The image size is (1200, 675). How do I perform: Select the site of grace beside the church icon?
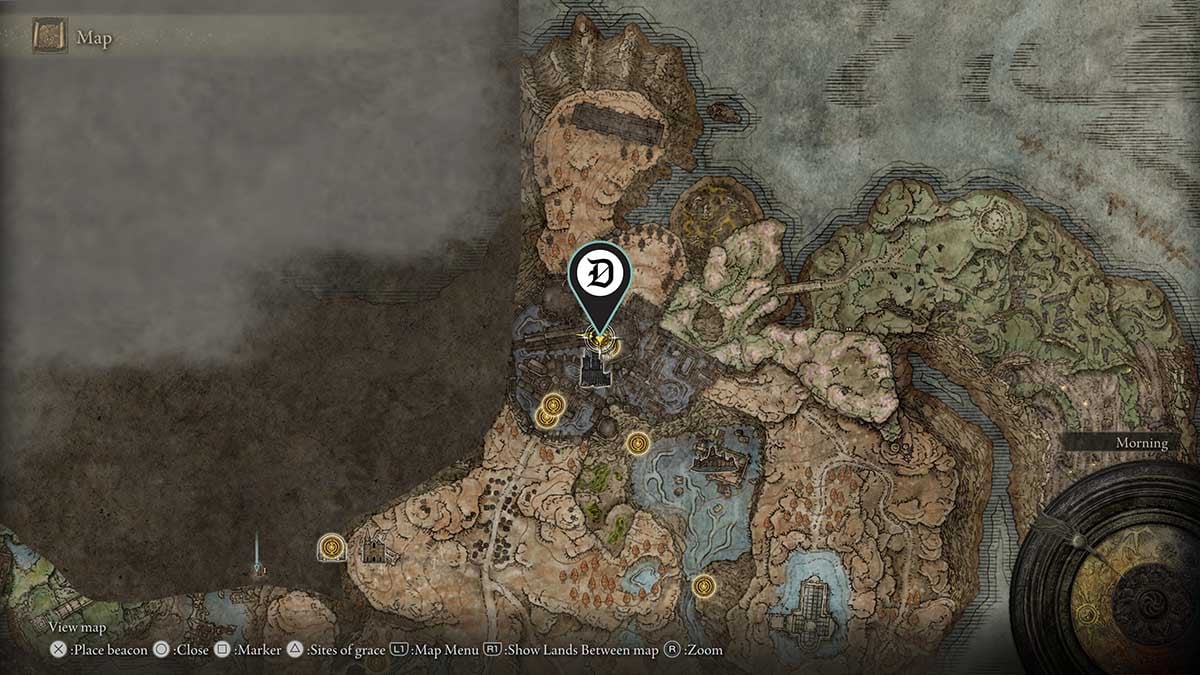pos(332,547)
